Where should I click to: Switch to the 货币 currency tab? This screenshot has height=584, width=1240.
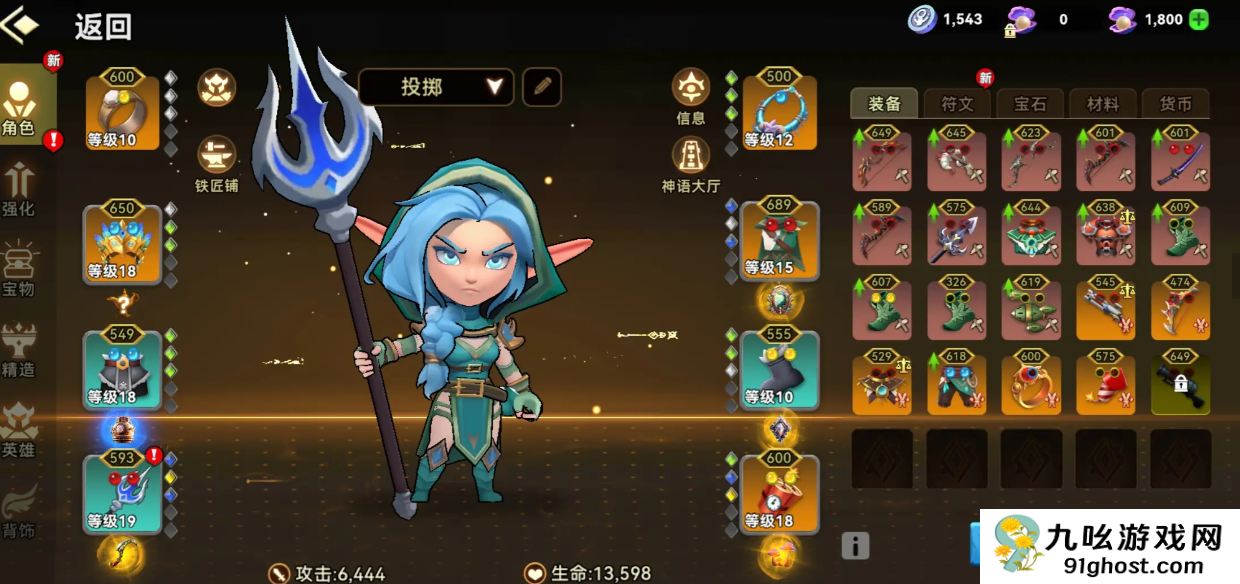(x=1175, y=103)
